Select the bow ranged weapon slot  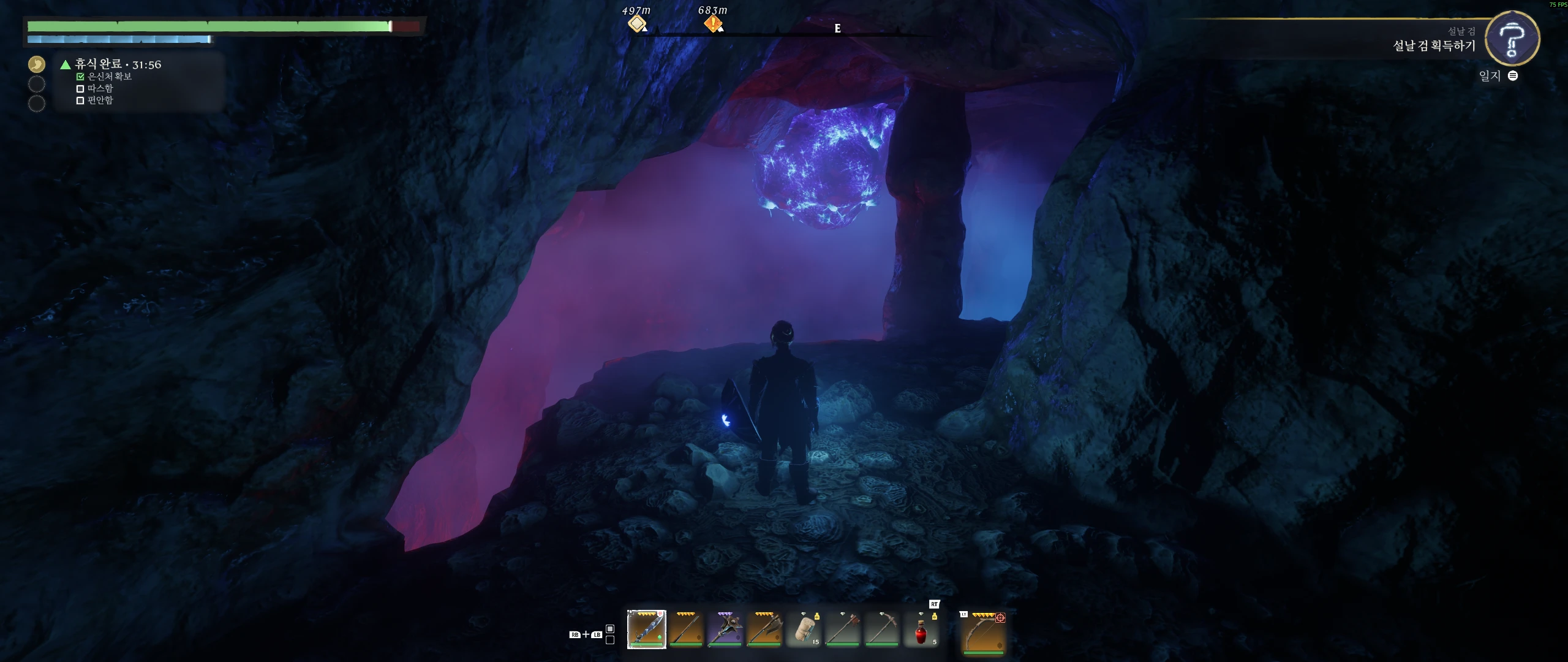pos(983,633)
